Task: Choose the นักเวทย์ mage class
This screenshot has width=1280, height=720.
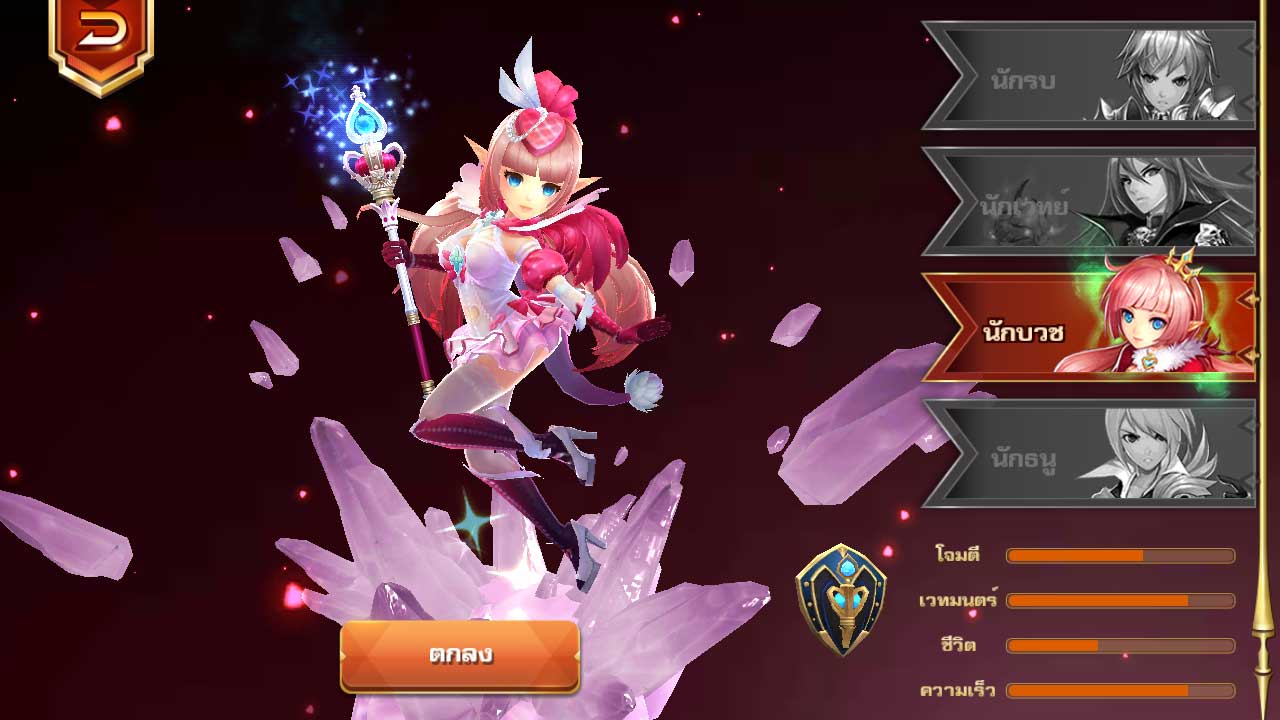Action: (1088, 203)
